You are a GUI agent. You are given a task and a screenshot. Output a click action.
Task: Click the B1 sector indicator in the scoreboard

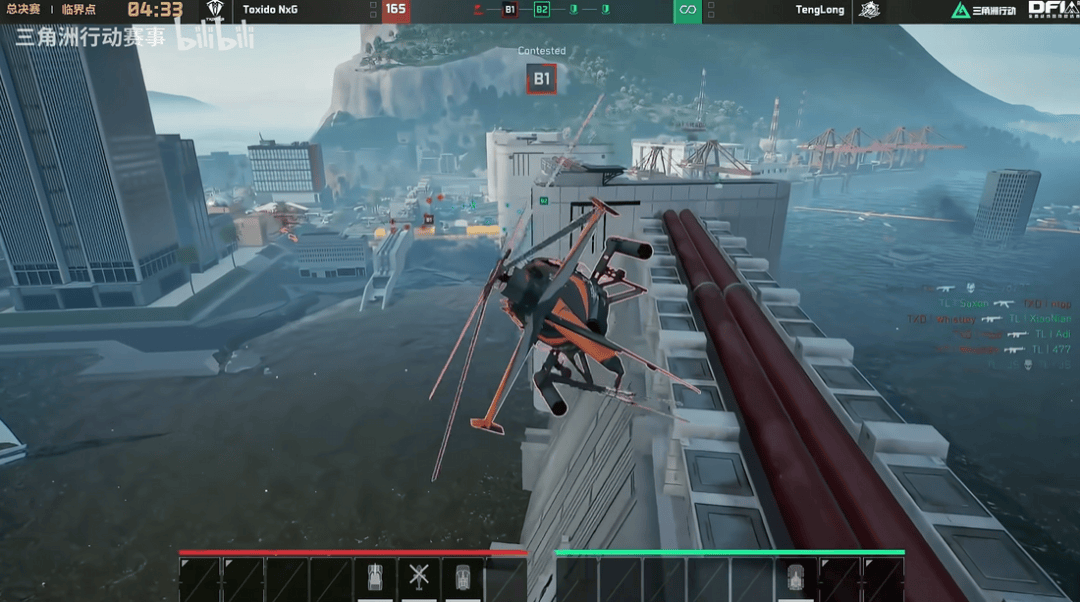coord(510,10)
